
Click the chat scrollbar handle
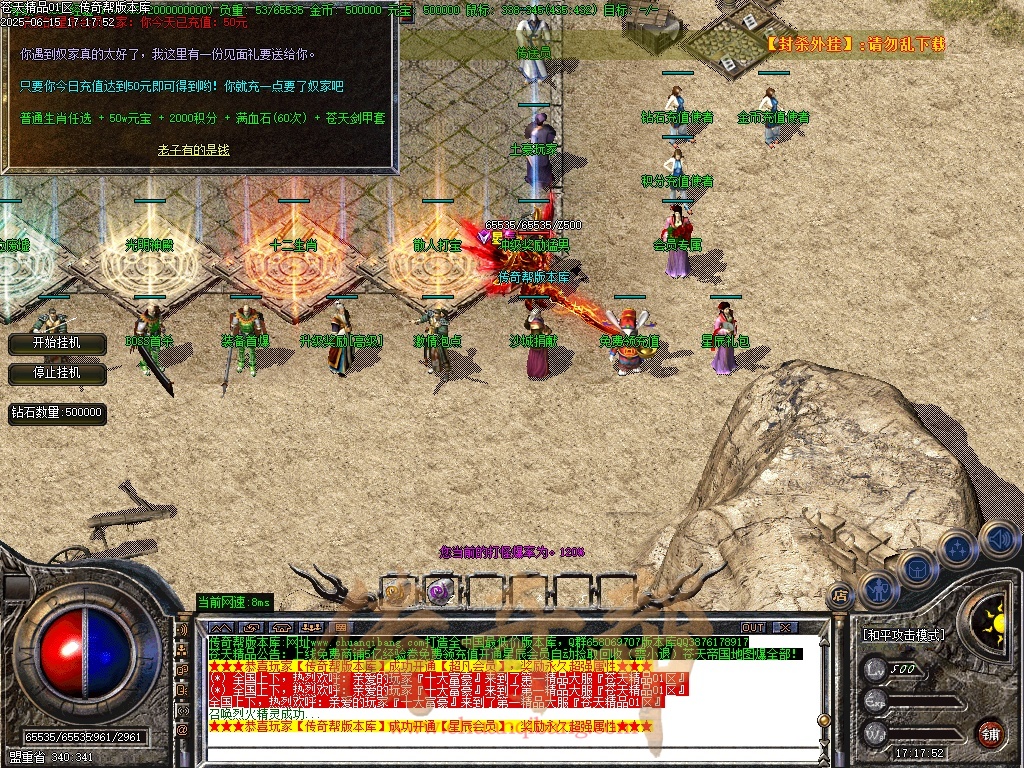pos(823,719)
